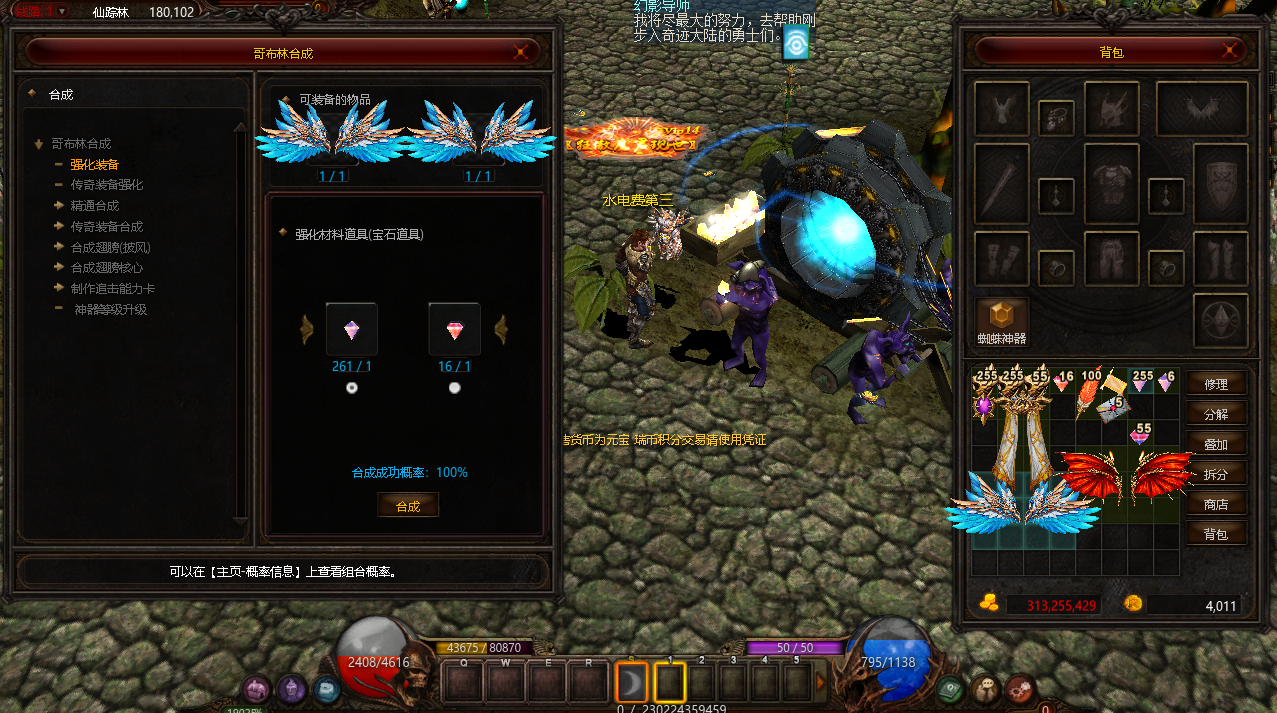This screenshot has width=1277, height=713.
Task: Expand the 传奇装备合成 category
Action: pyautogui.click(x=106, y=227)
